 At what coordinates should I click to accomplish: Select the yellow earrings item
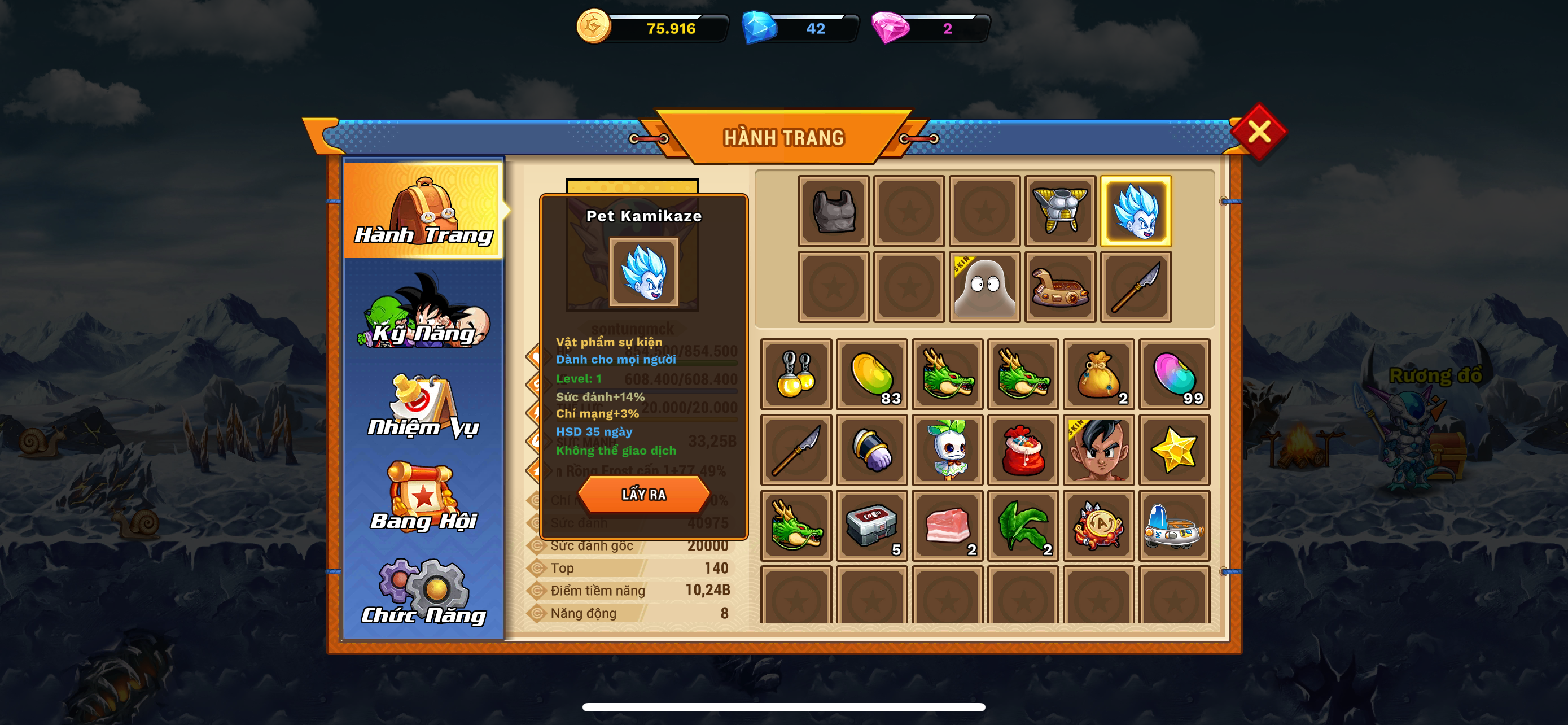click(x=795, y=374)
